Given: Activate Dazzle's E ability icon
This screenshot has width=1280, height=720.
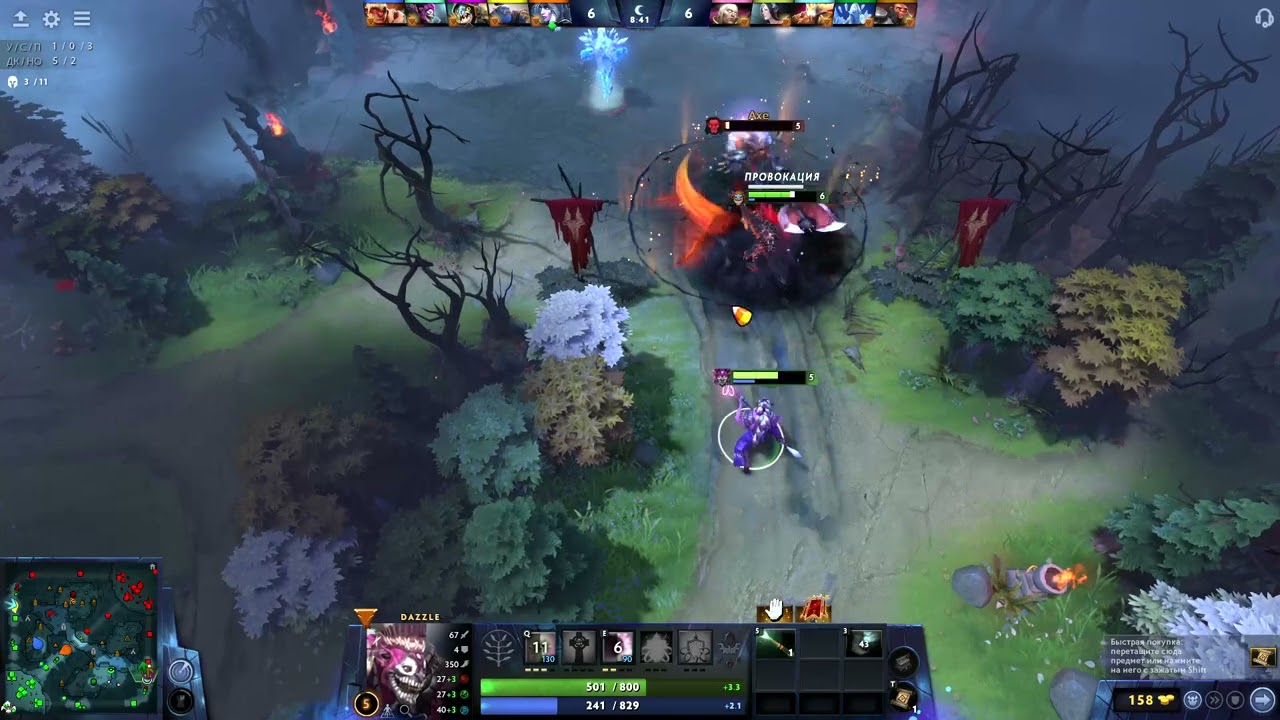Looking at the screenshot, I should (x=617, y=648).
